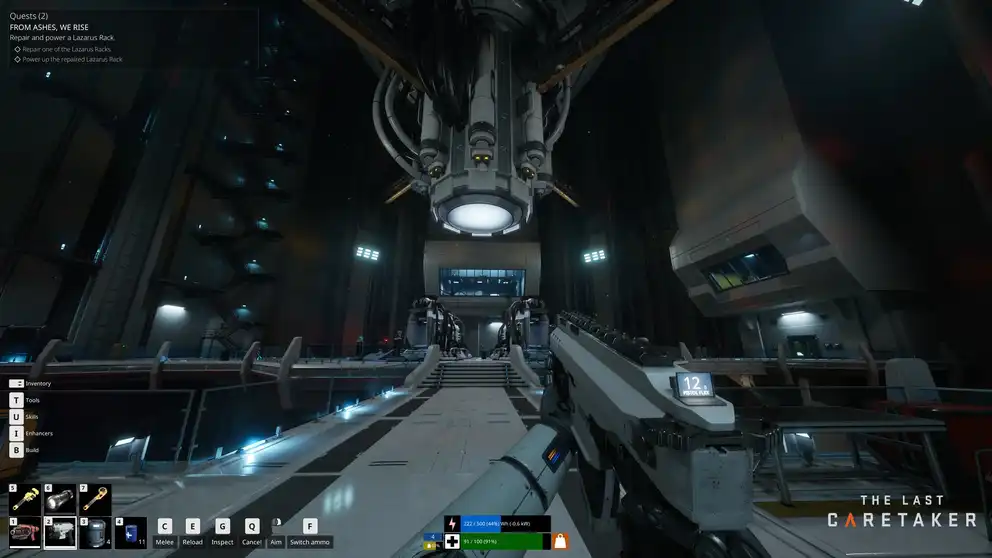Screen dimensions: 992x558
Task: Select the yellow pipe wrench hotbar slot
Action: (25, 499)
